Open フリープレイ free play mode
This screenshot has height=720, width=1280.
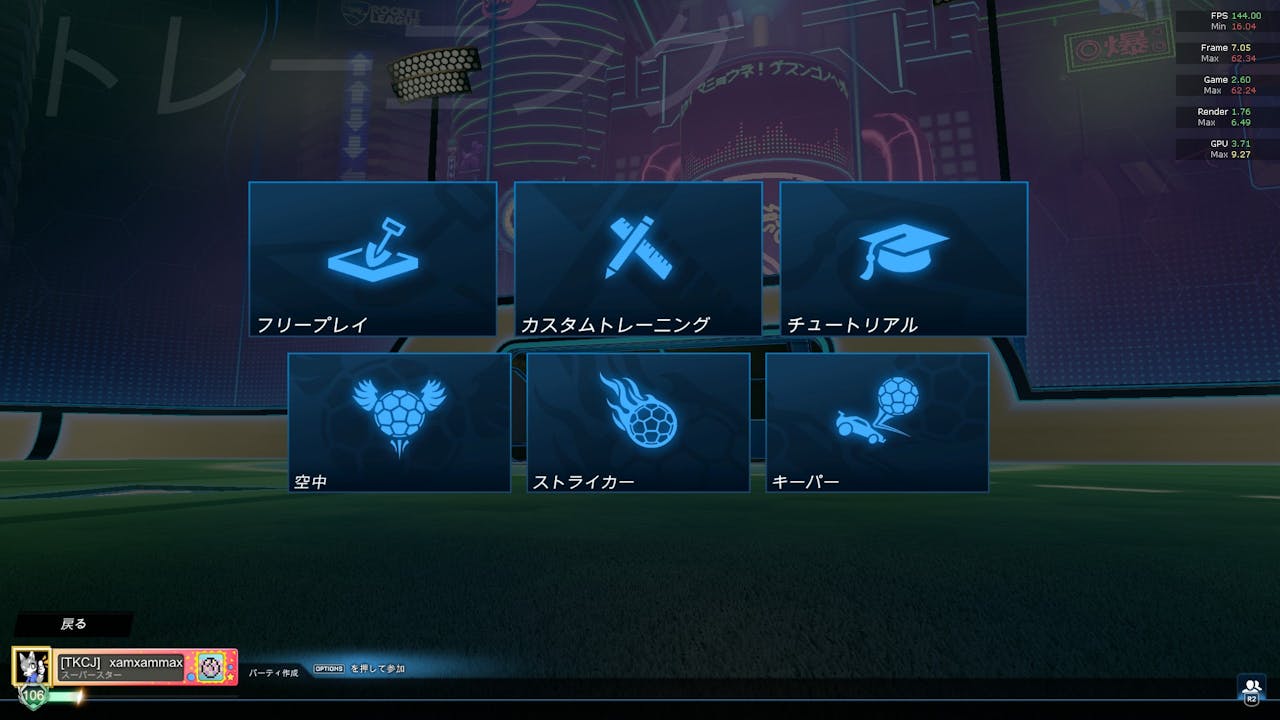click(x=372, y=258)
